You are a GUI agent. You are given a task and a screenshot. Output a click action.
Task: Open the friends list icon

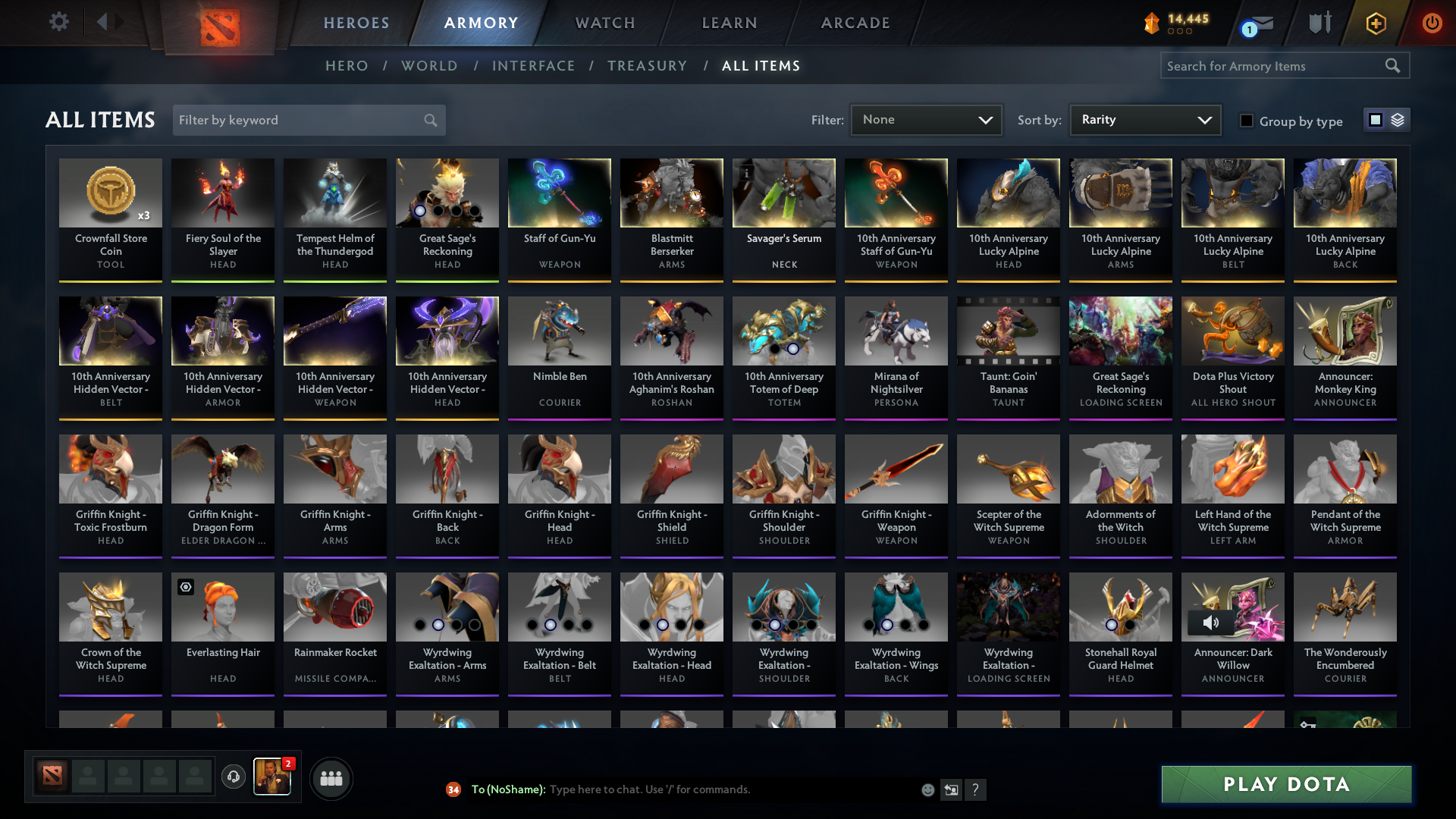(331, 778)
